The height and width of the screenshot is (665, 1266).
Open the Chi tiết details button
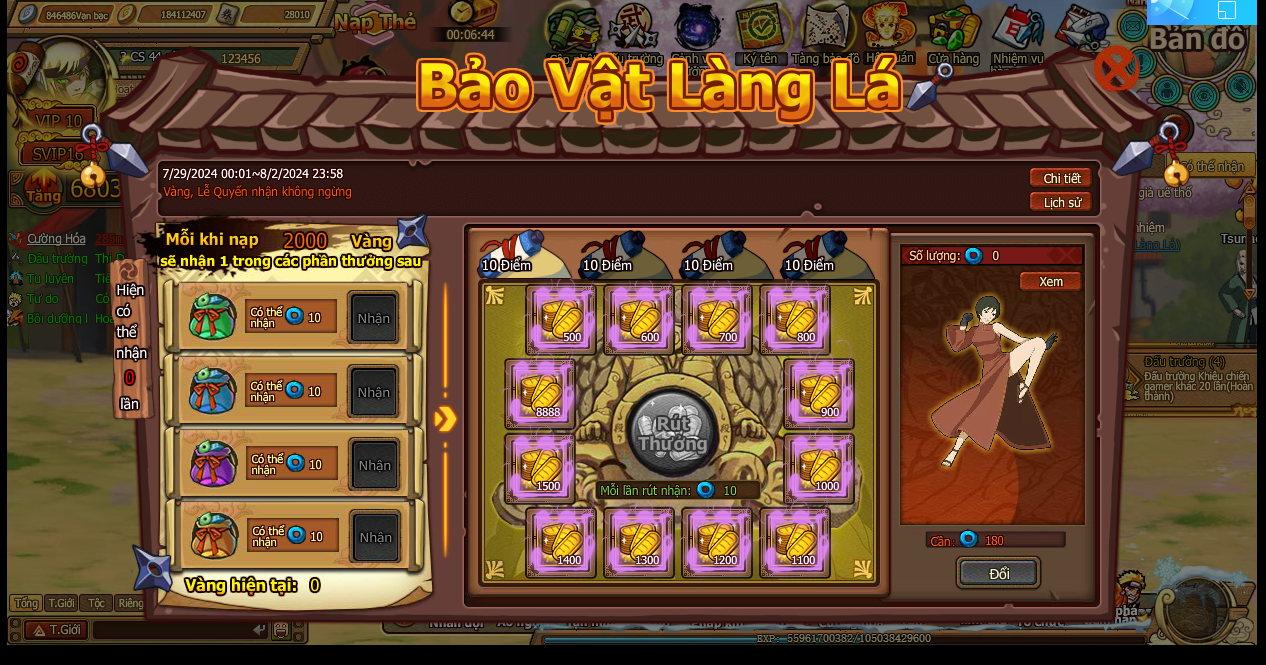[1061, 178]
